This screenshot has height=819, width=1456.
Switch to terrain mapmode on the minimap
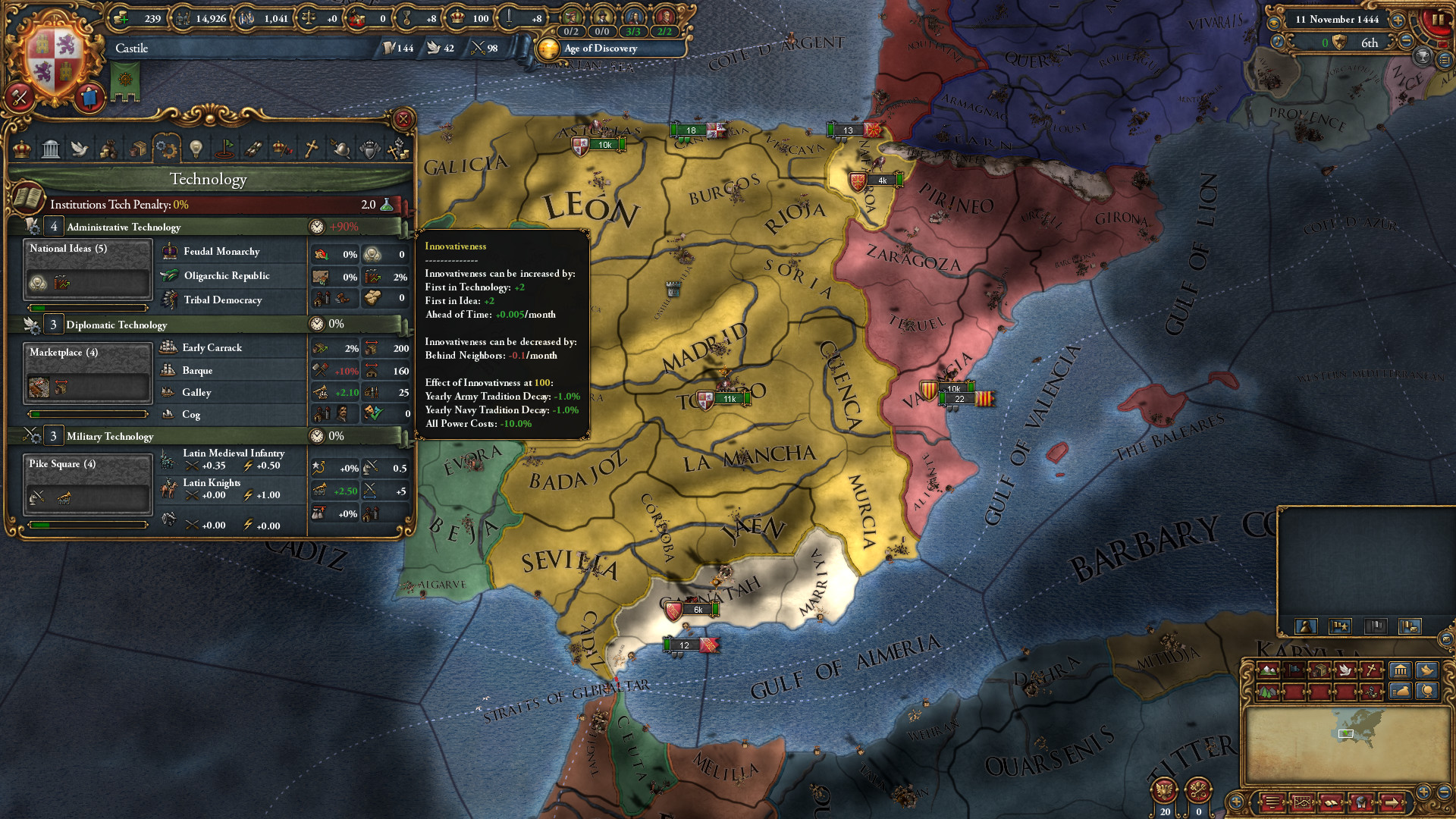pyautogui.click(x=1268, y=670)
